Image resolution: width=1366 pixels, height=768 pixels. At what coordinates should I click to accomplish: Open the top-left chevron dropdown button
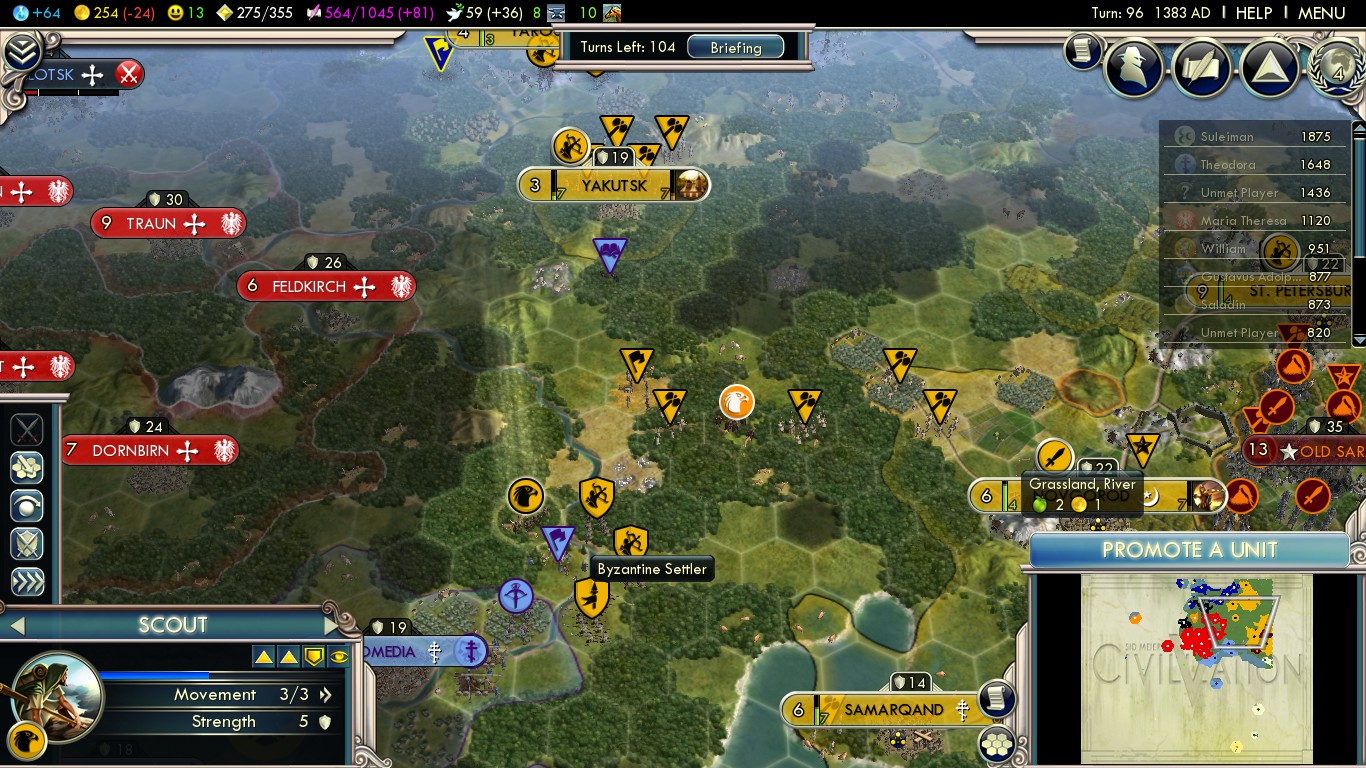tap(20, 51)
